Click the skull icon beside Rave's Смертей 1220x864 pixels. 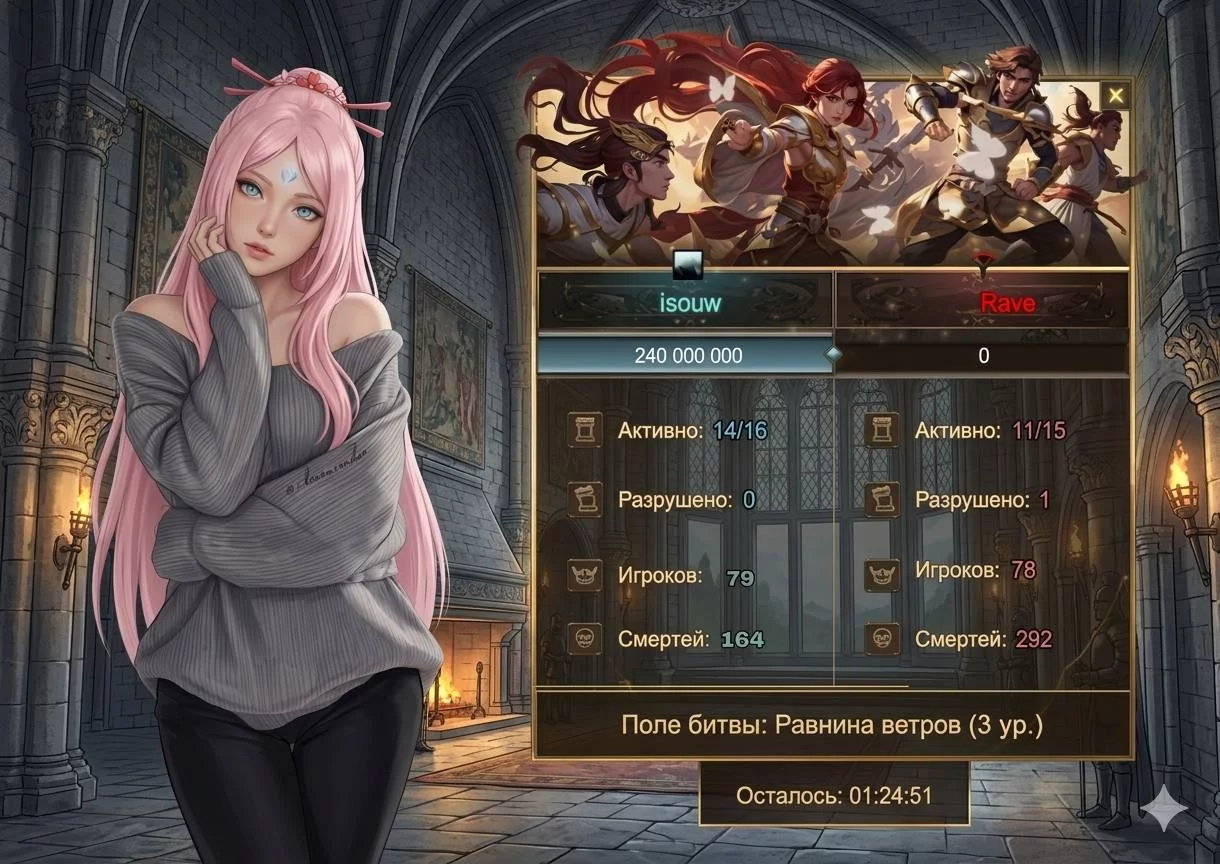[882, 638]
